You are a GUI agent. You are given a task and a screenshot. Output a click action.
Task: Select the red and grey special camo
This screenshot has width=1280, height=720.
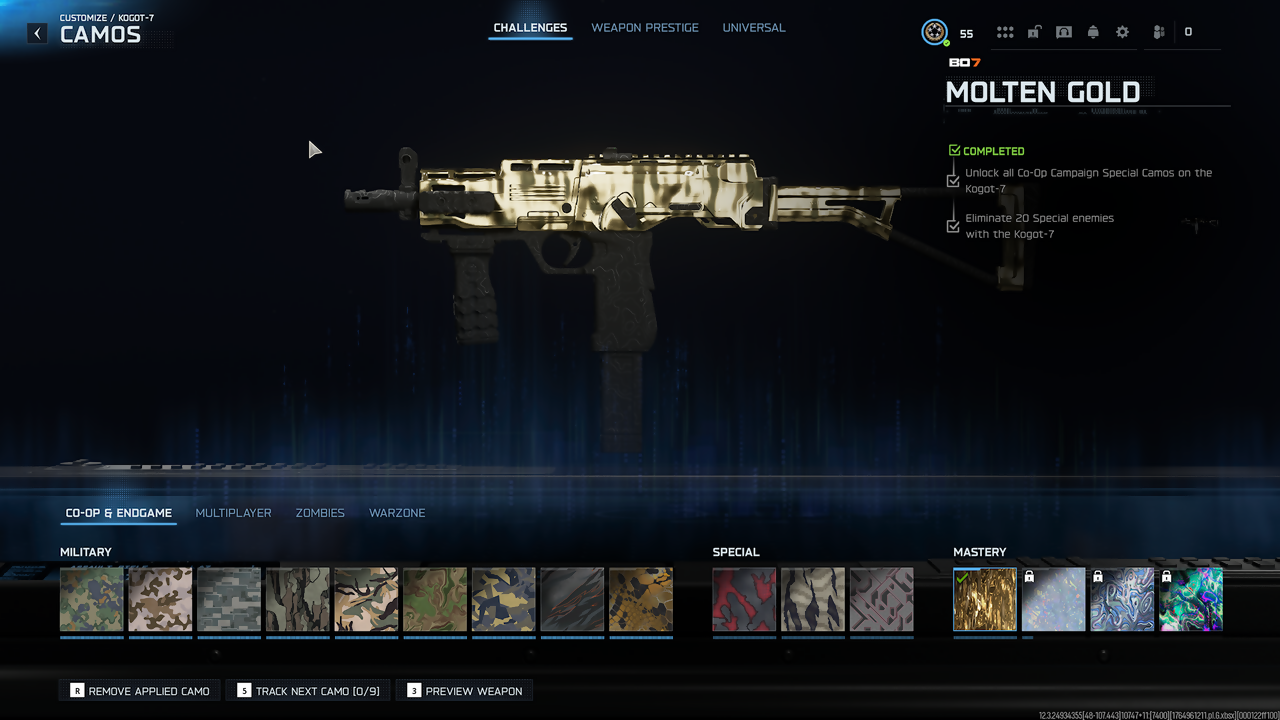tap(744, 600)
